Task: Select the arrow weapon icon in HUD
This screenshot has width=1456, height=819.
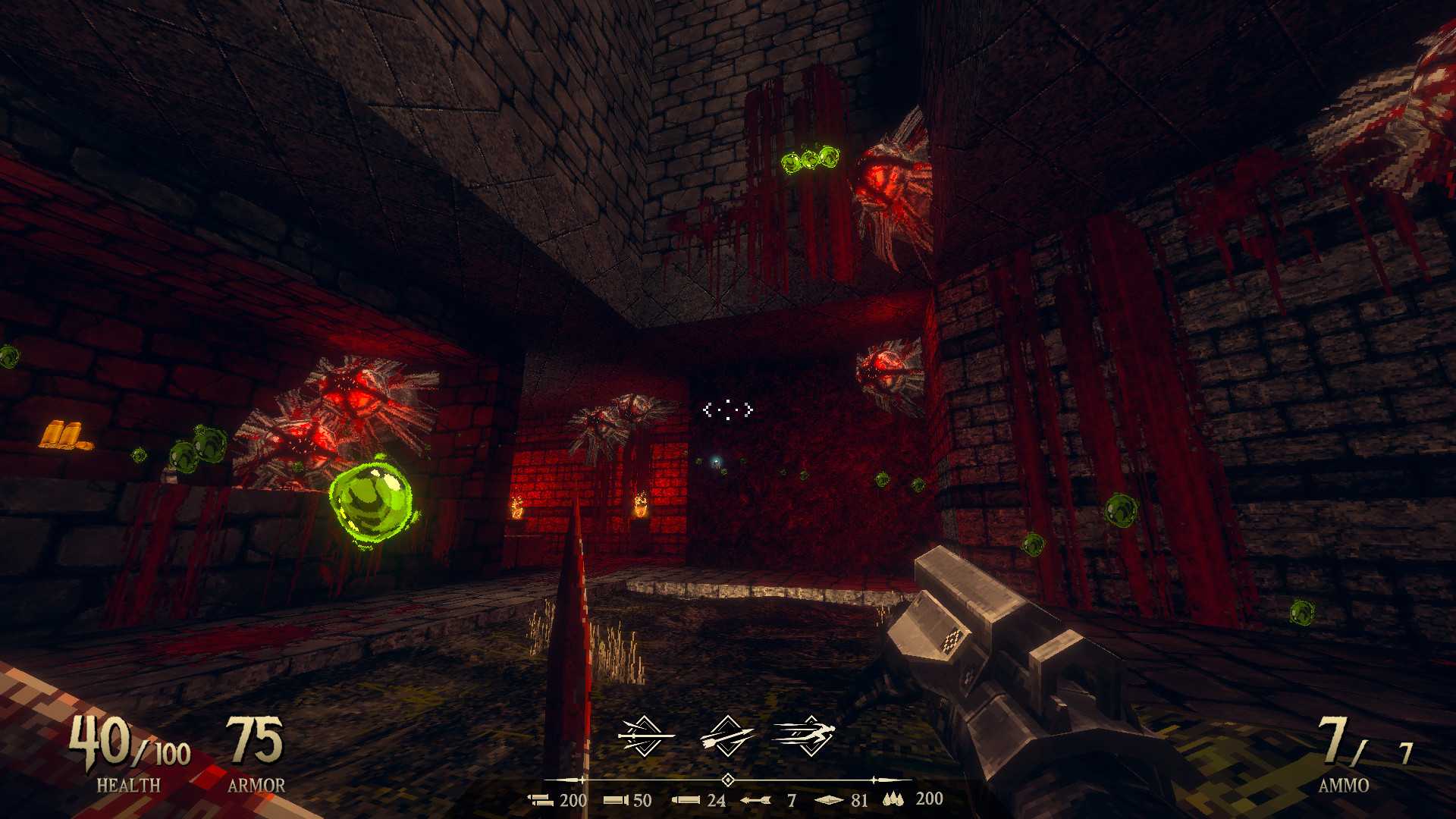Action: (728, 736)
